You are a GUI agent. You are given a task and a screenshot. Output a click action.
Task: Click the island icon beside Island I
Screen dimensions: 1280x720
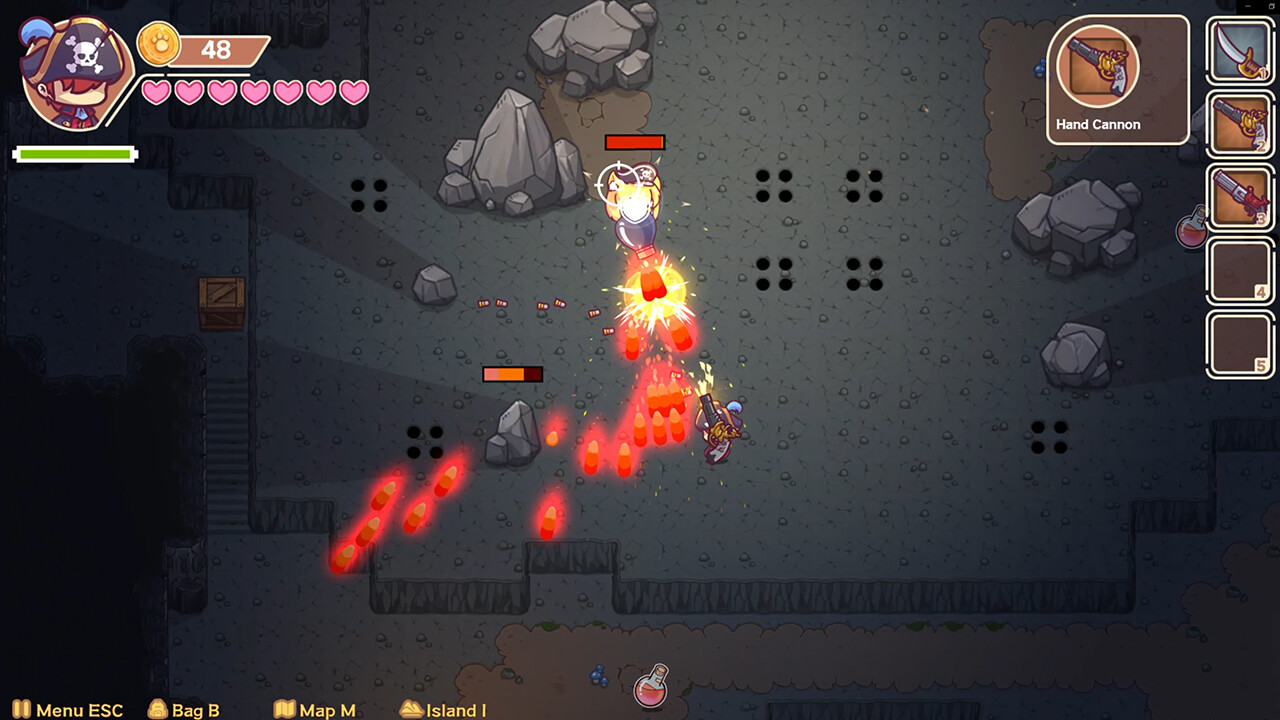coord(410,710)
